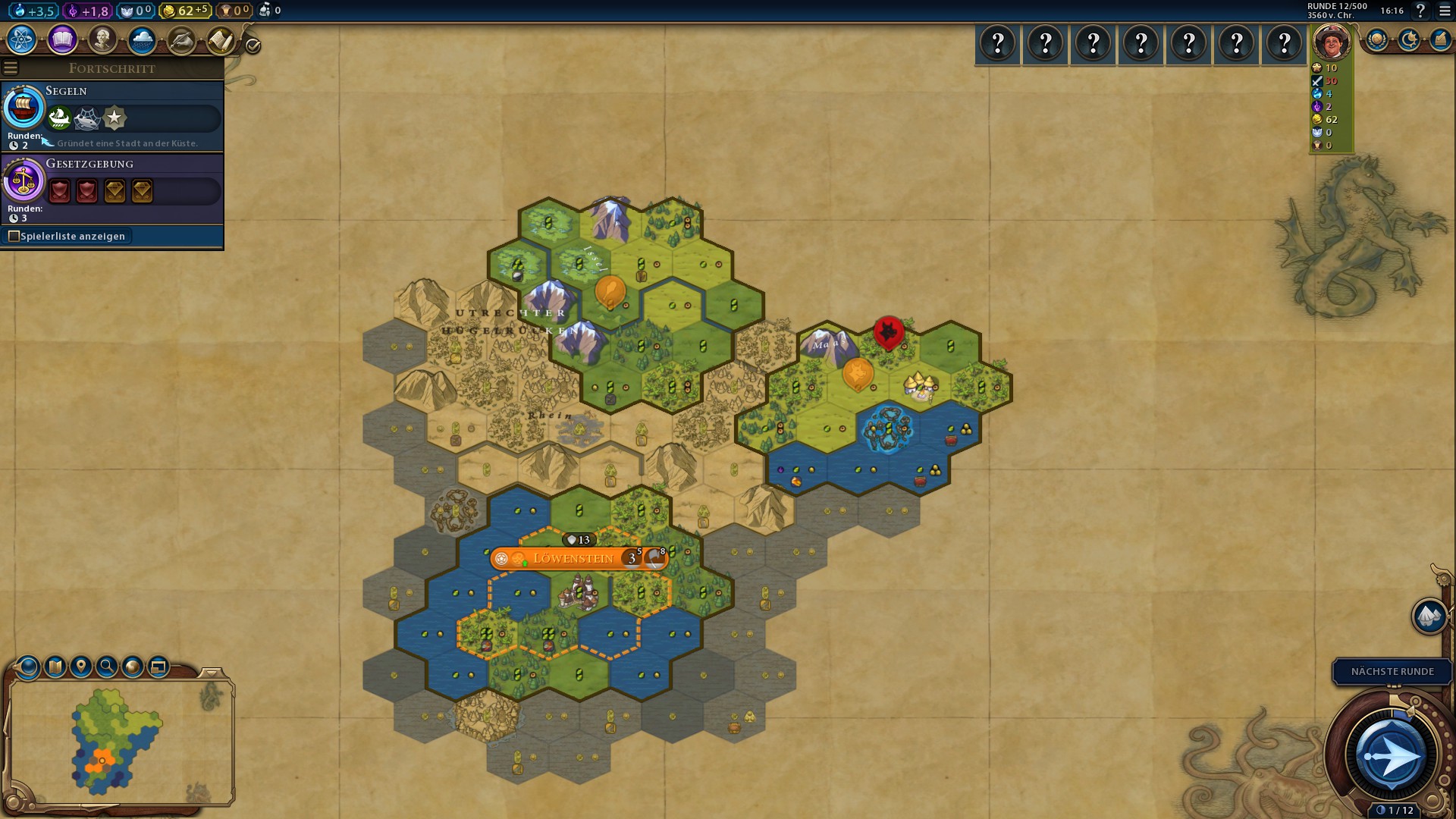Click the hand with quill icon

[x=181, y=39]
